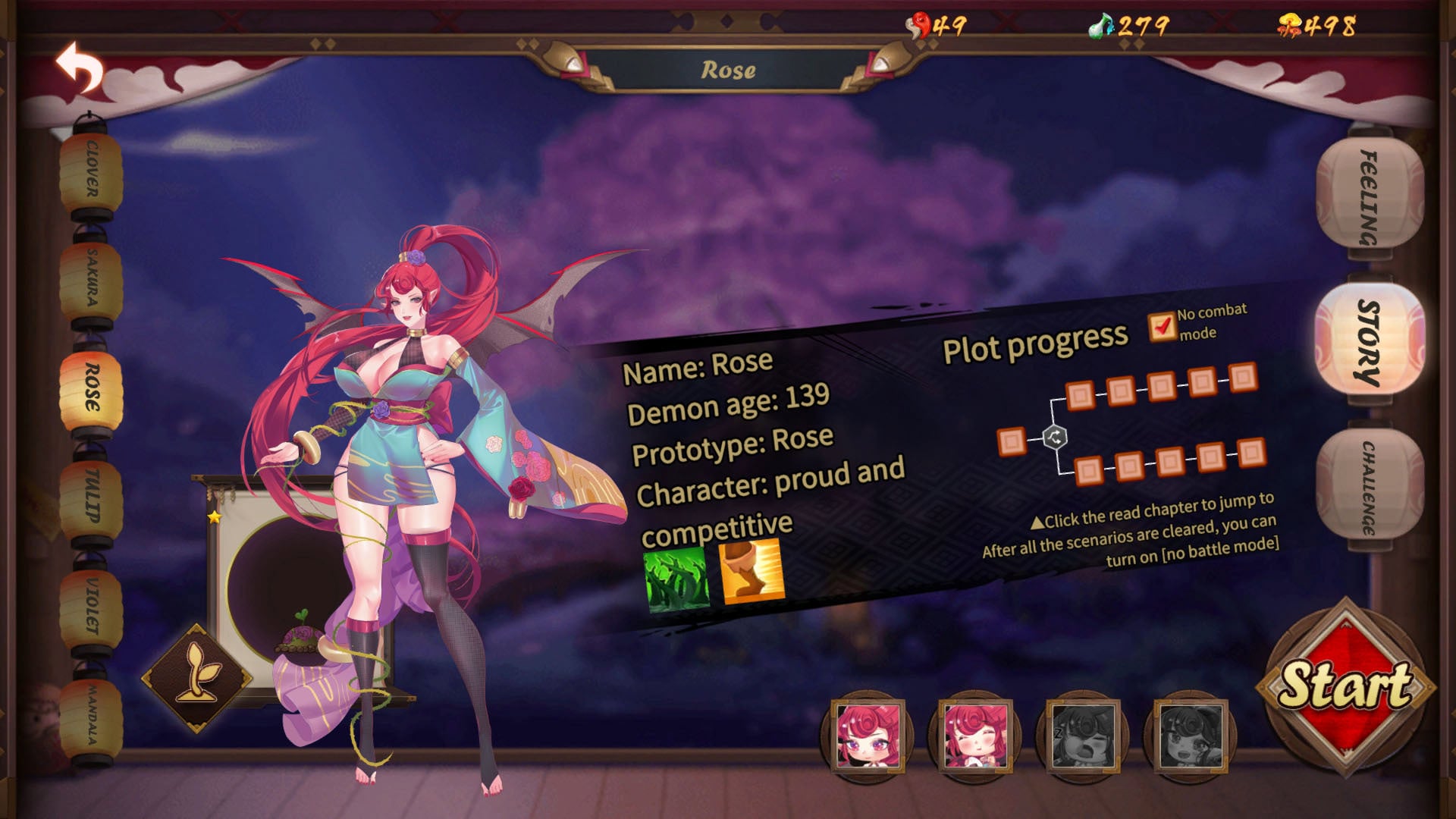
Task: Select the grey locked chibi portrait beside Start
Action: tap(1191, 736)
